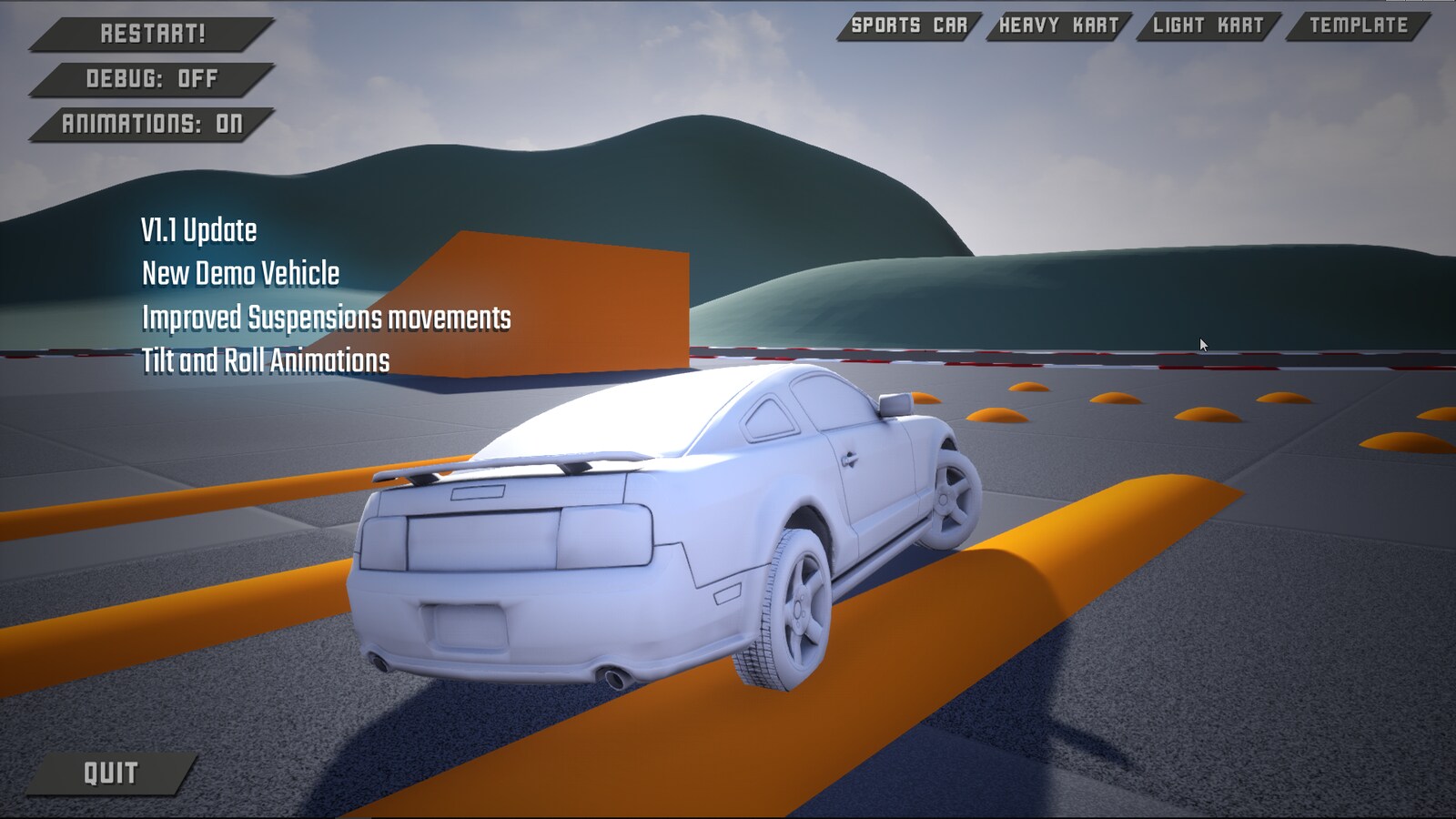Switch to the HEAVY KART vehicle

[1061, 25]
